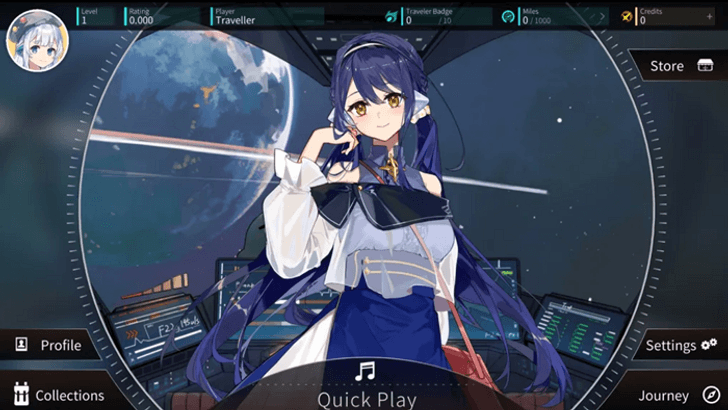The height and width of the screenshot is (410, 728).
Task: Open the Settings menu
Action: pos(680,345)
